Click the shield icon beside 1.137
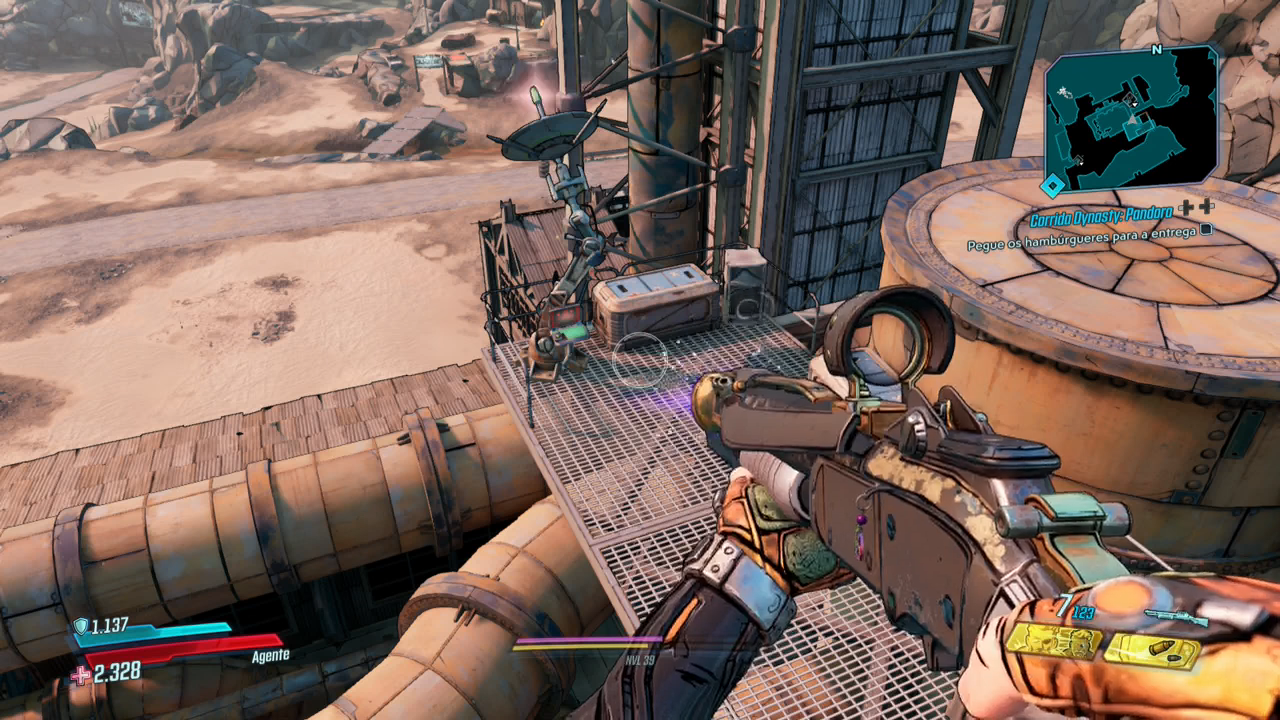 click(81, 626)
